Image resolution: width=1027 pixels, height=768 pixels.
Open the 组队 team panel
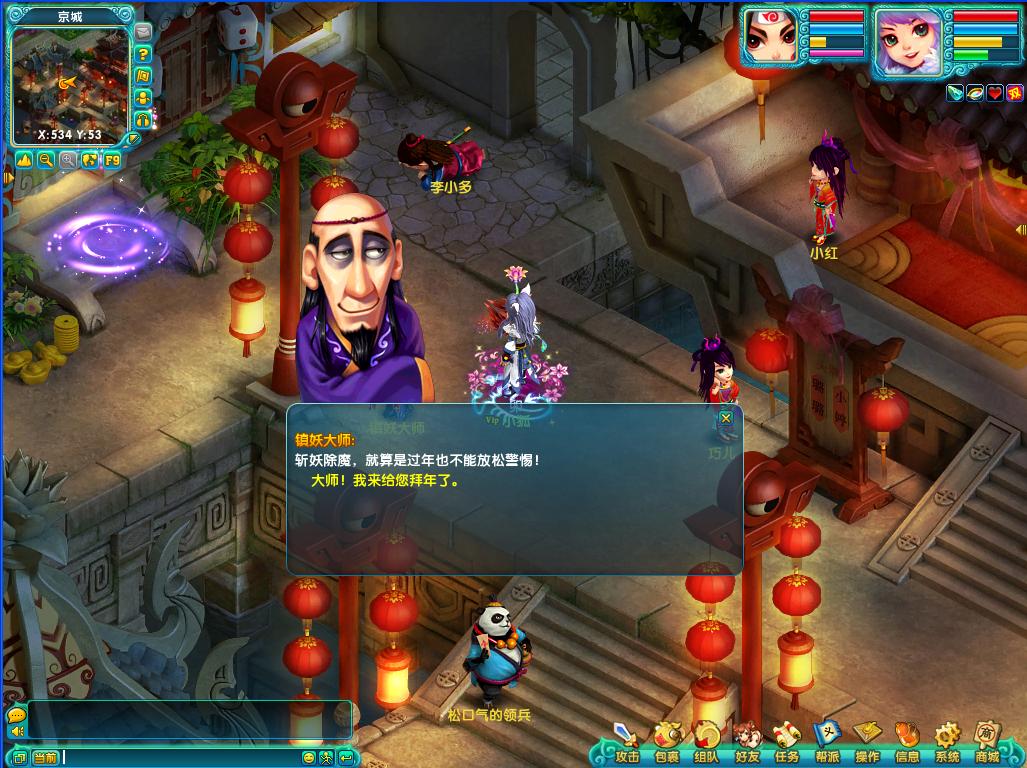coord(707,743)
